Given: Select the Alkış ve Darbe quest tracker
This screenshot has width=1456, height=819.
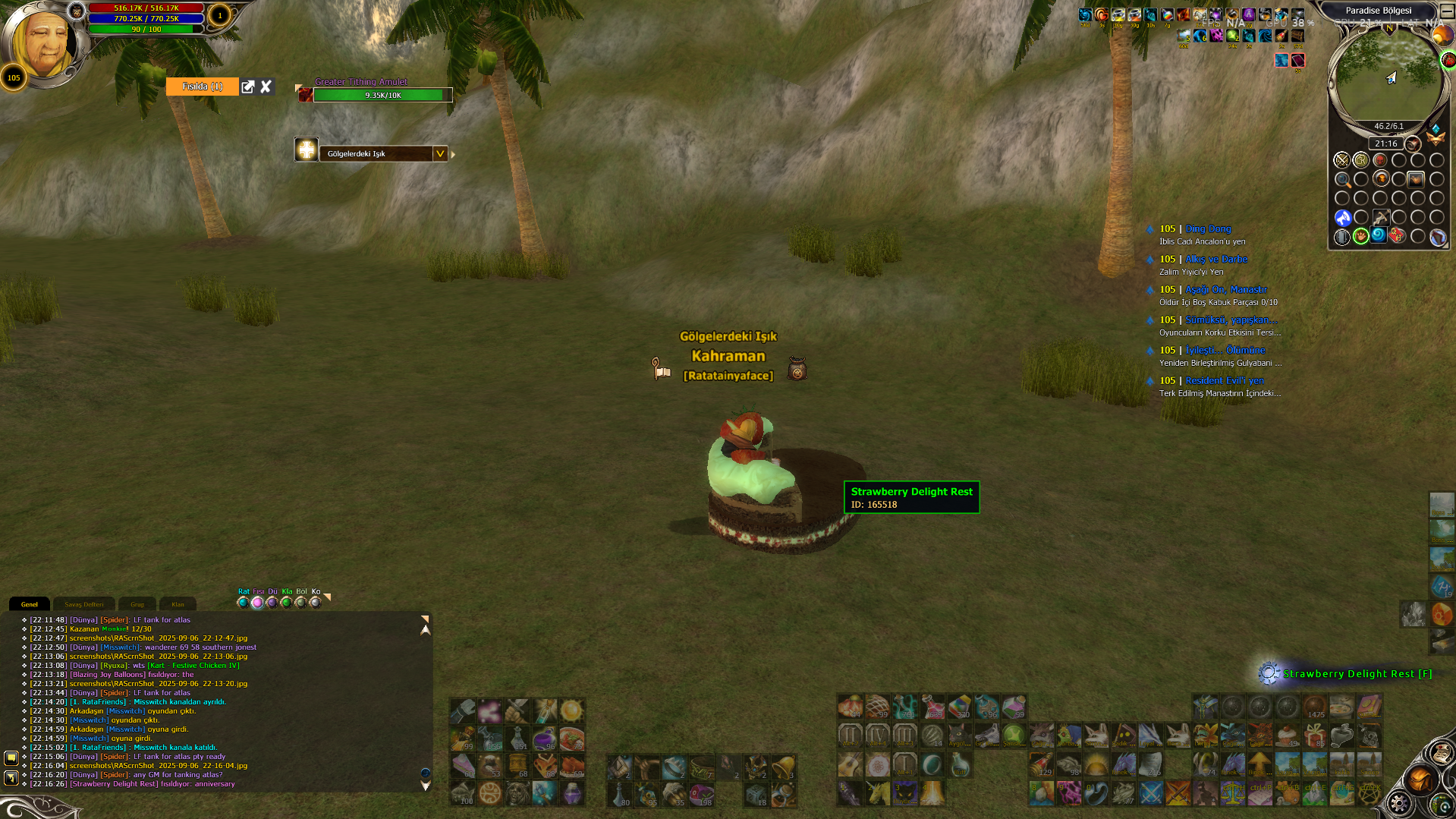Looking at the screenshot, I should click(x=1215, y=259).
